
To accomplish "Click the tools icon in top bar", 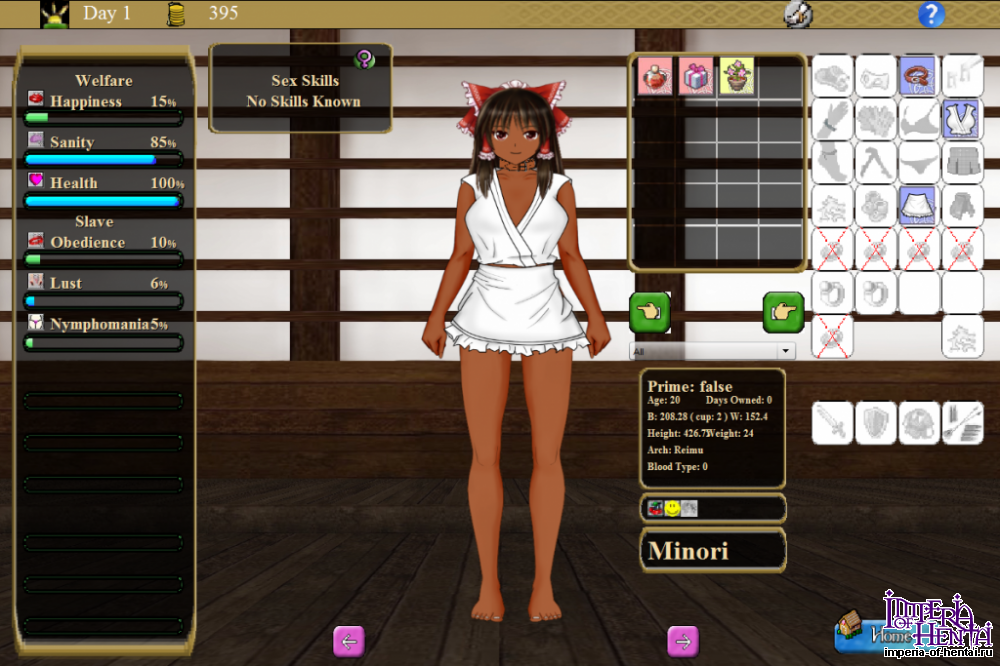I will 797,14.
